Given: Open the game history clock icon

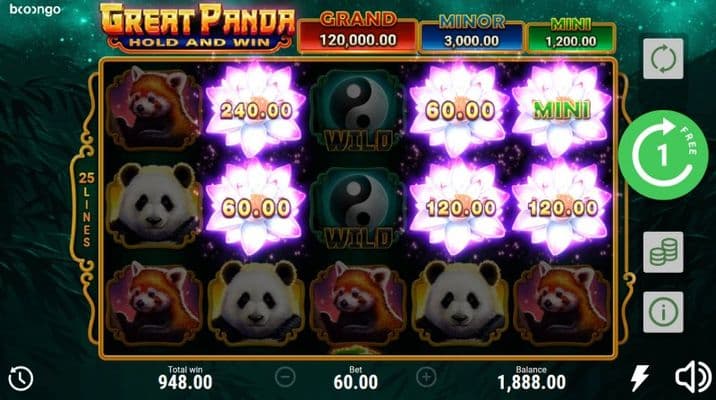Looking at the screenshot, I should (20, 377).
